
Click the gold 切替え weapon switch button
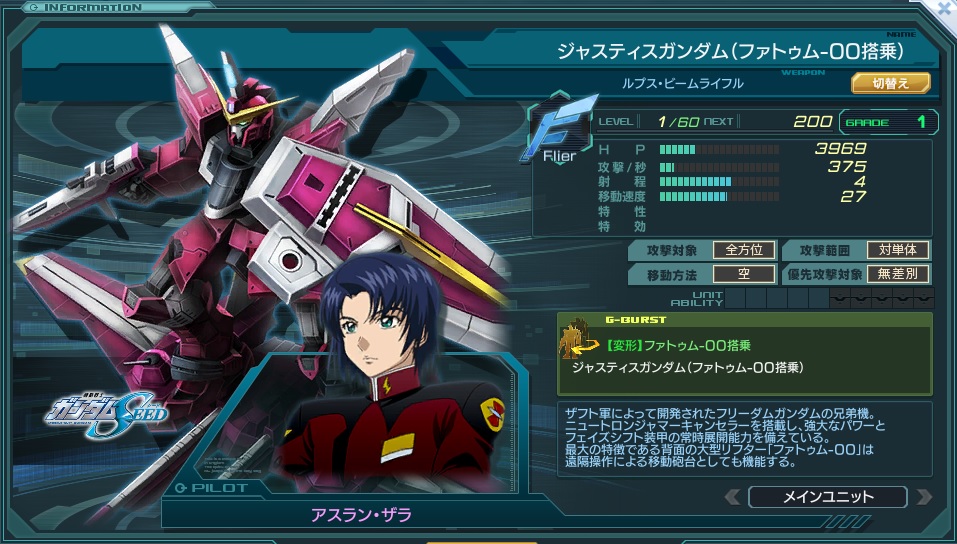[x=890, y=83]
